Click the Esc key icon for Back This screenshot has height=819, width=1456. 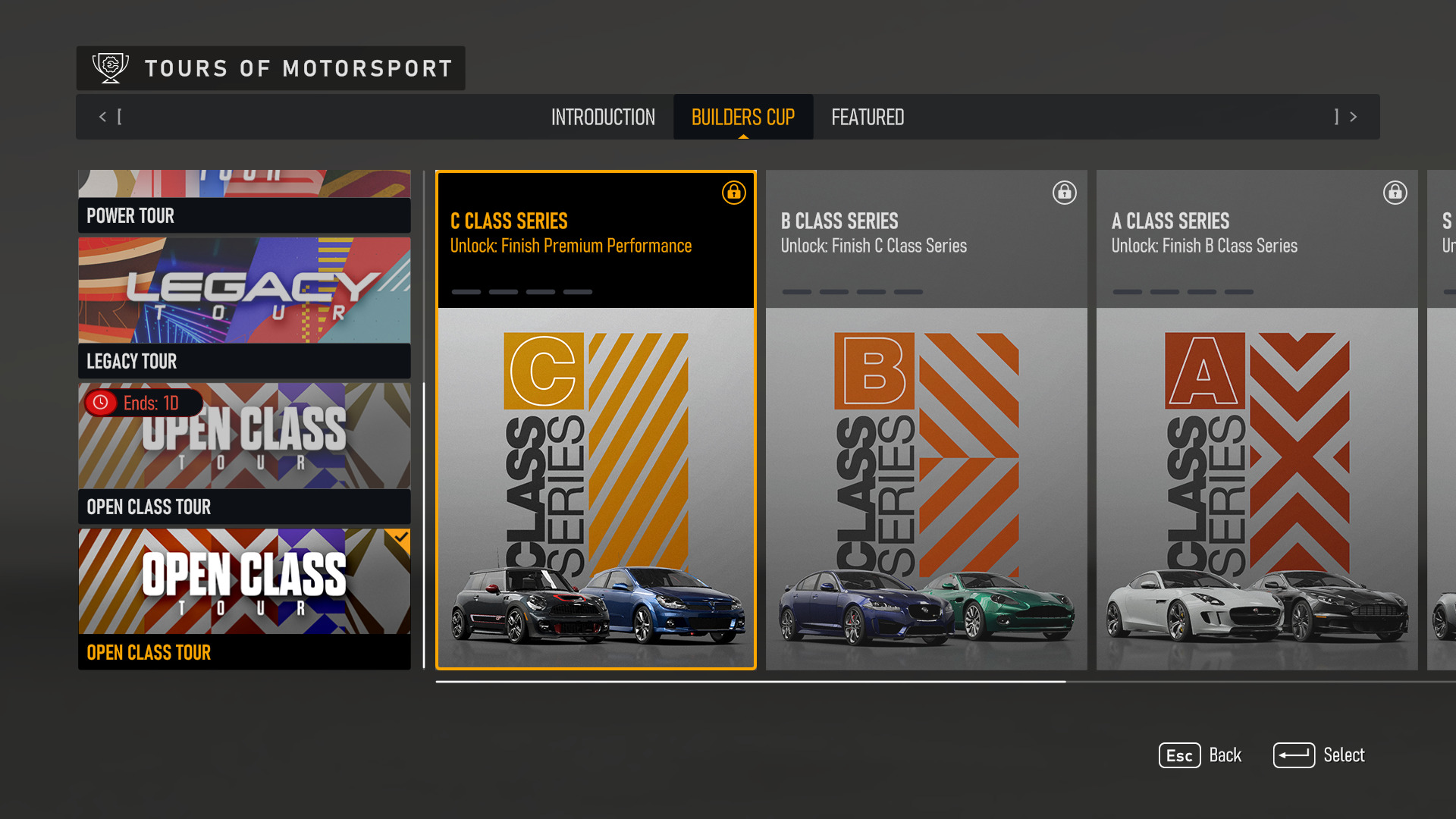tap(1178, 755)
